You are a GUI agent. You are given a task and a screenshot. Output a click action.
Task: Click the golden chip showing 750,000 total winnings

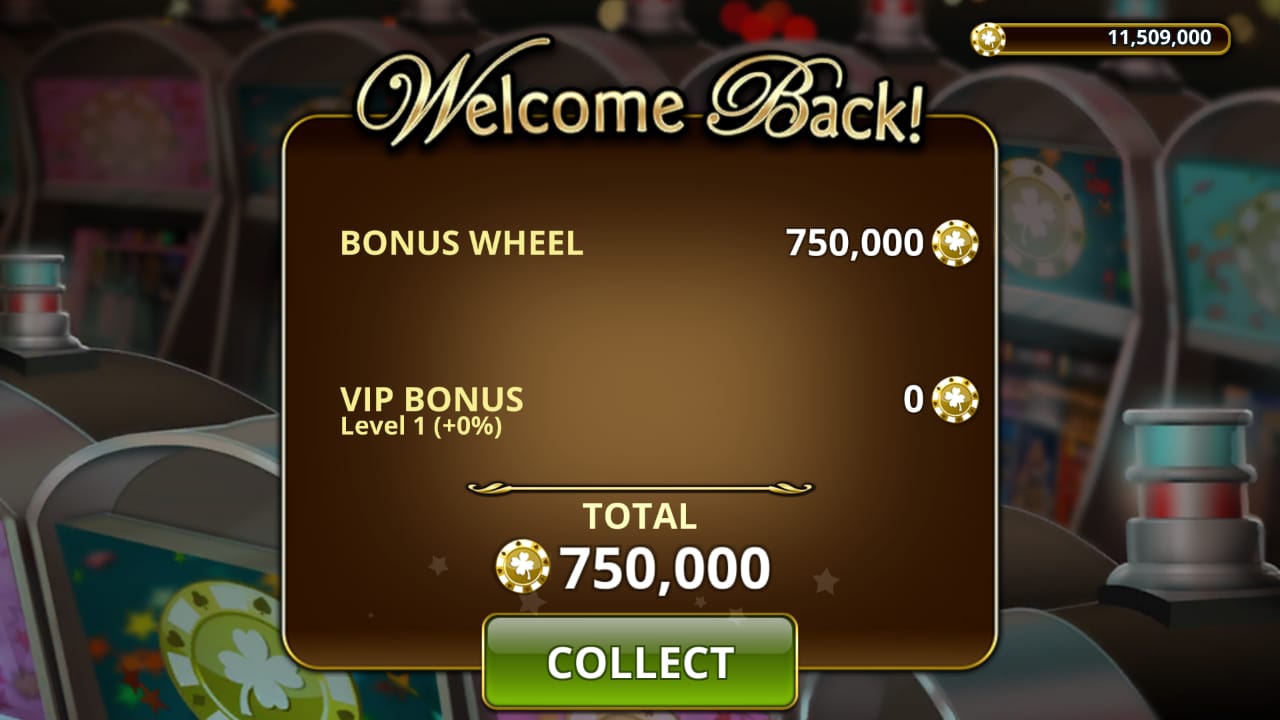[521, 568]
